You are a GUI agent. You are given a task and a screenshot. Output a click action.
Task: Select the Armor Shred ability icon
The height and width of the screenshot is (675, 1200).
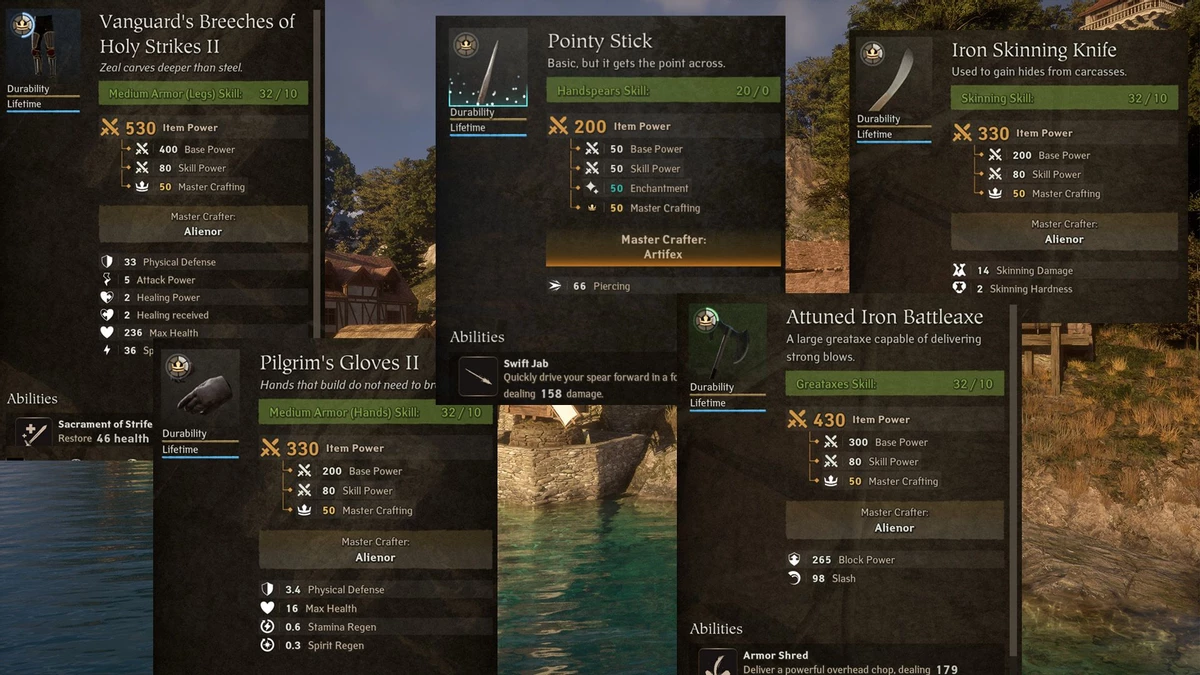point(717,662)
